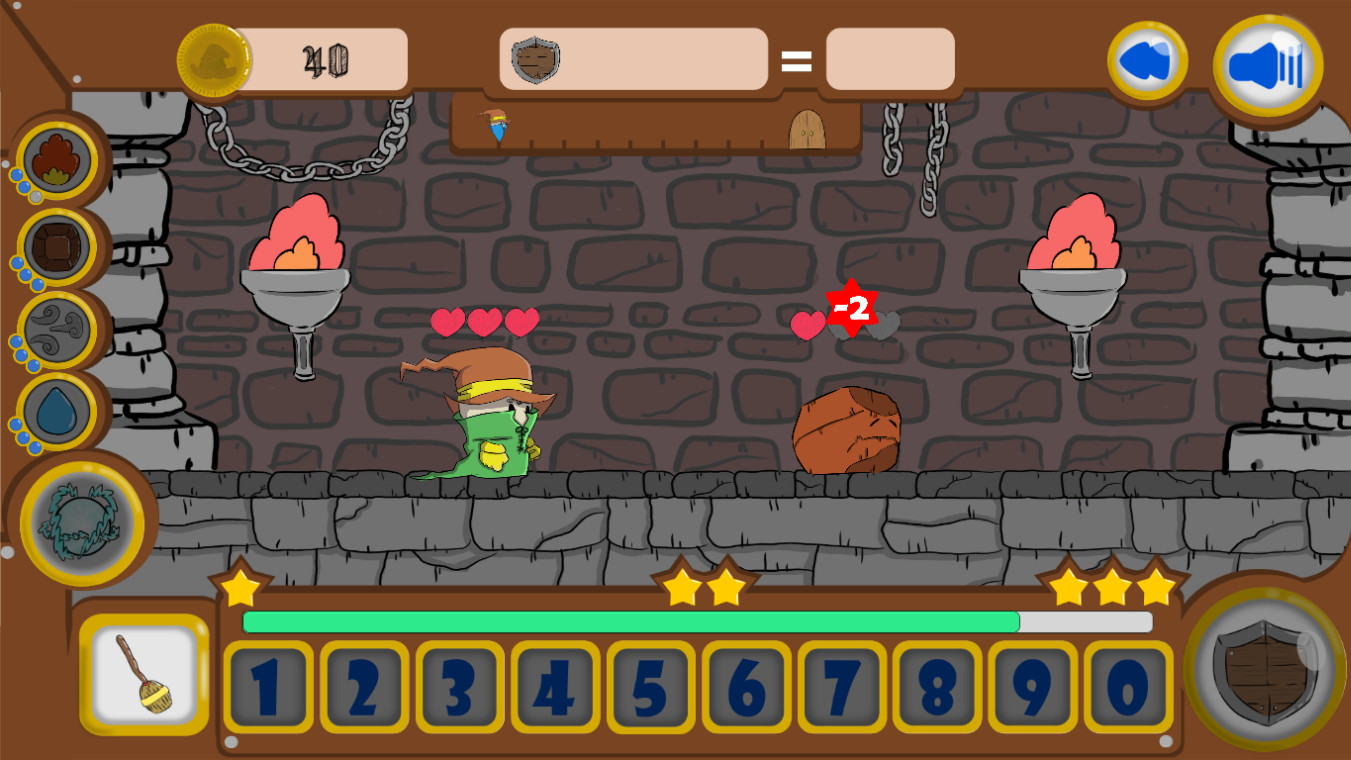This screenshot has width=1351, height=760.
Task: Click the answer box after the equals sign
Action: (889, 60)
